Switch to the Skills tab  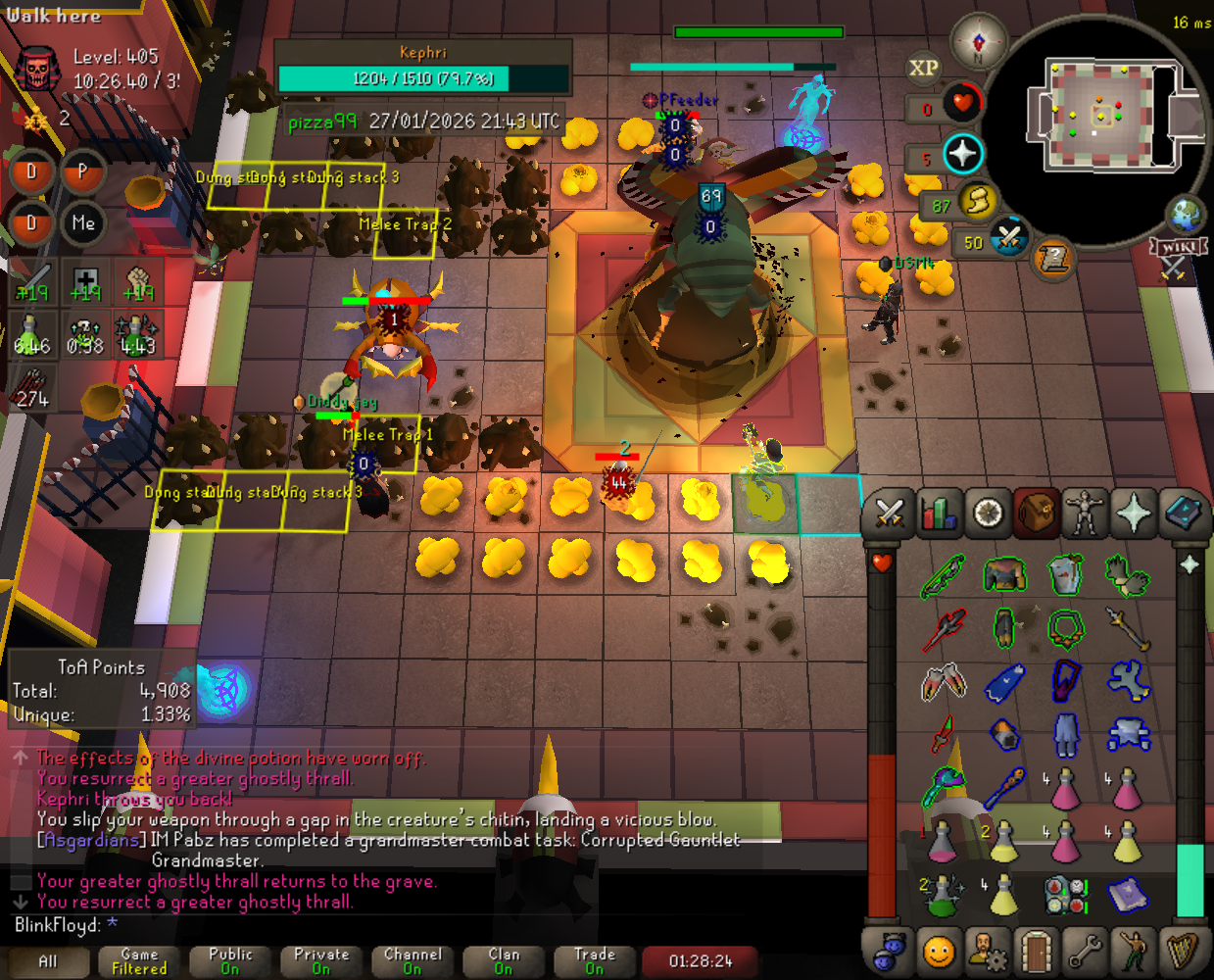pyautogui.click(x=939, y=513)
